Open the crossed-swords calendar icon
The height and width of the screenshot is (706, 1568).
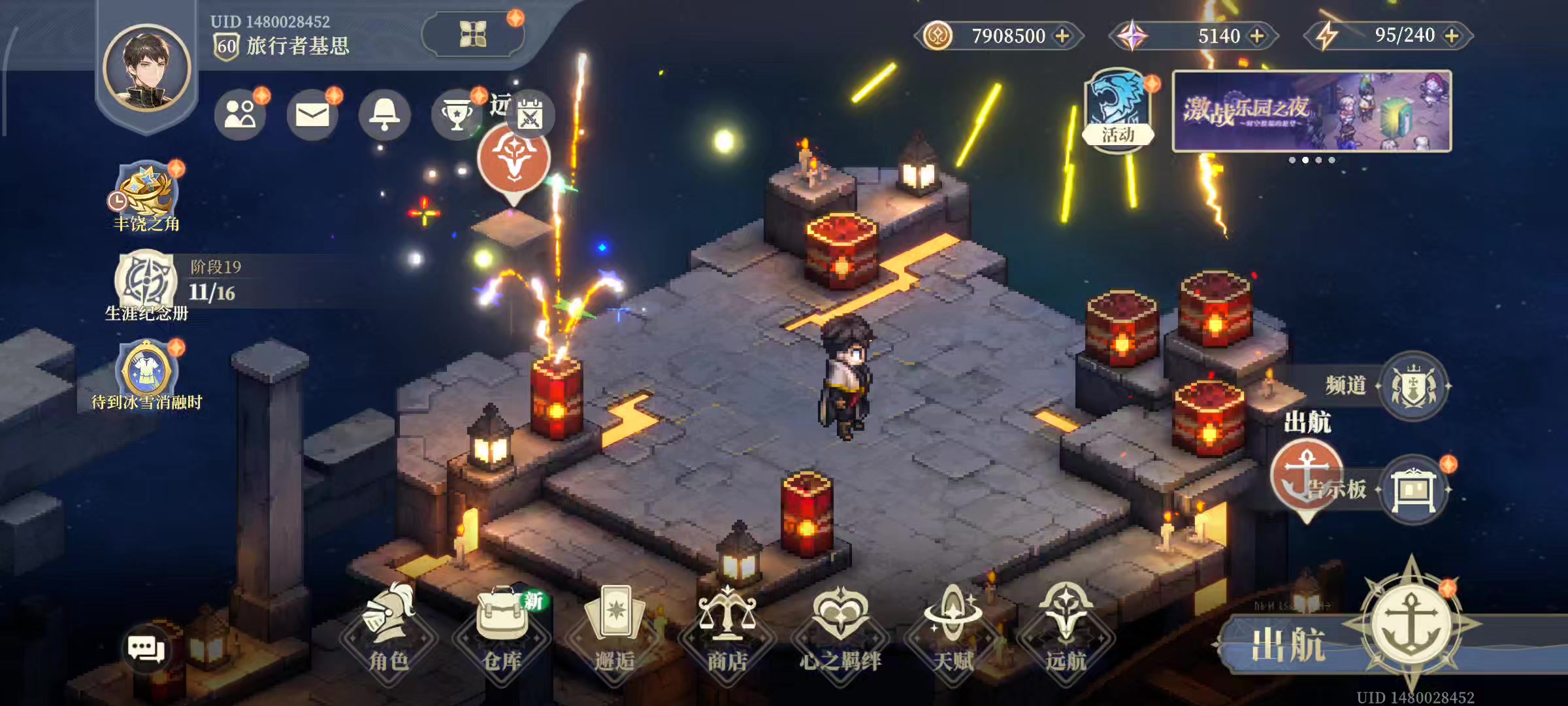pyautogui.click(x=530, y=115)
